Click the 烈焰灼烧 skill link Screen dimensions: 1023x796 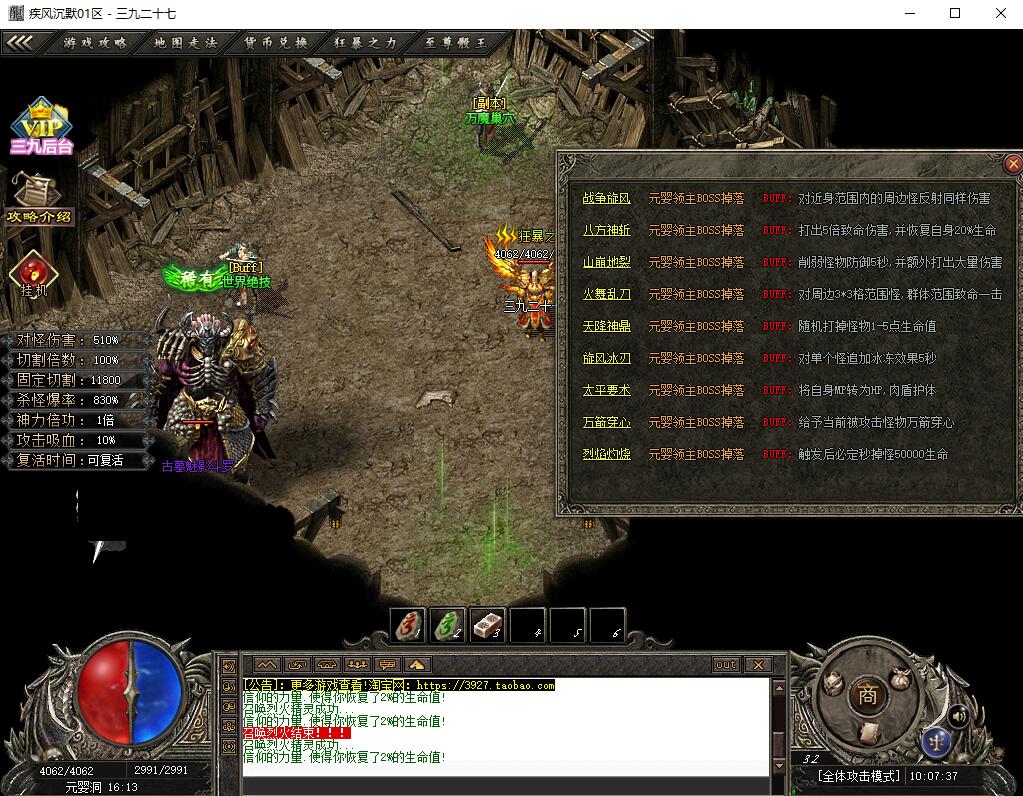pyautogui.click(x=606, y=454)
